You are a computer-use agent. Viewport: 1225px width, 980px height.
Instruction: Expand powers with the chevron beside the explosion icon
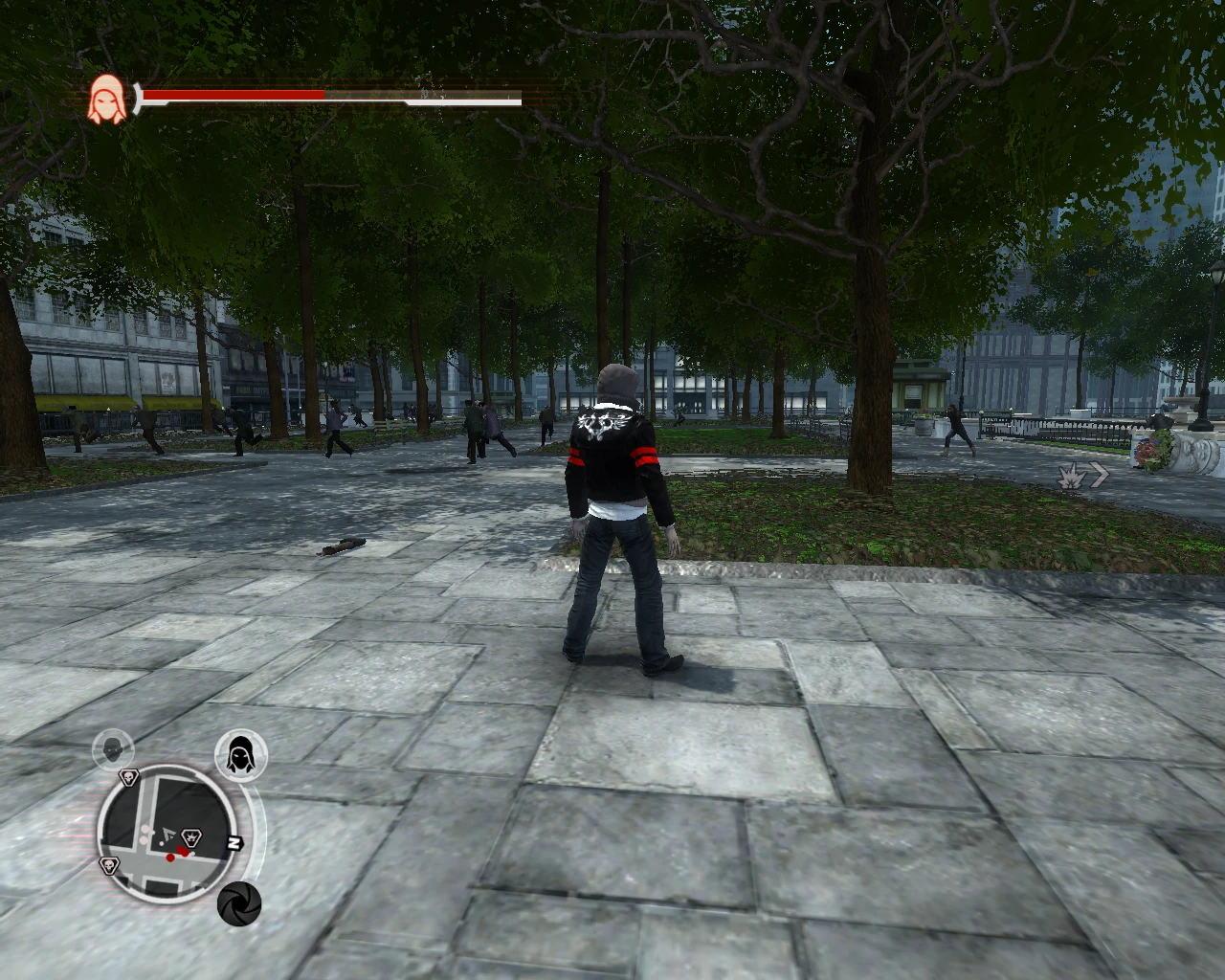1099,474
